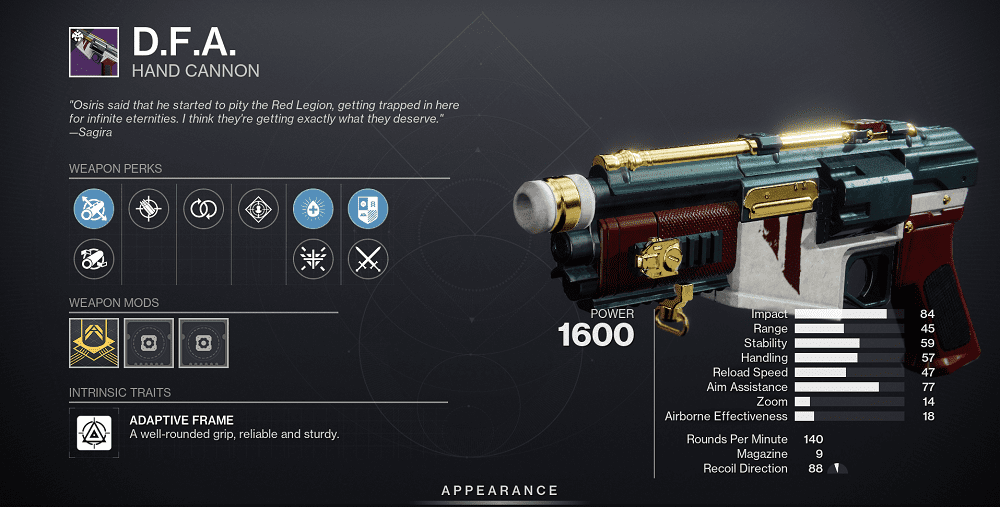Select the blue droplet-with-plus perk
1000x507 pixels.
[x=312, y=209]
